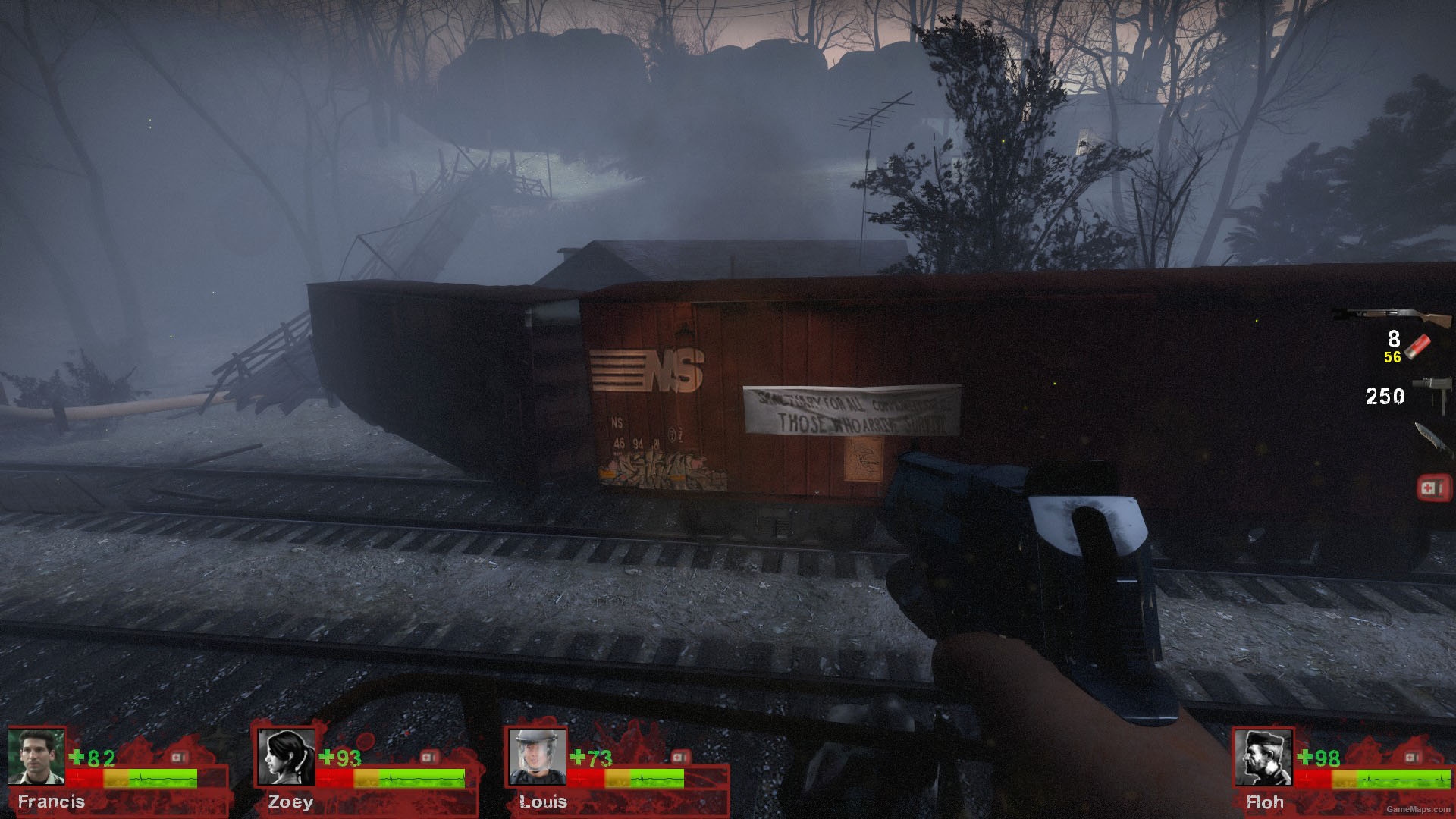Screen dimensions: 1456x819
Task: Click the green health cross beside Francis
Action: click(76, 756)
